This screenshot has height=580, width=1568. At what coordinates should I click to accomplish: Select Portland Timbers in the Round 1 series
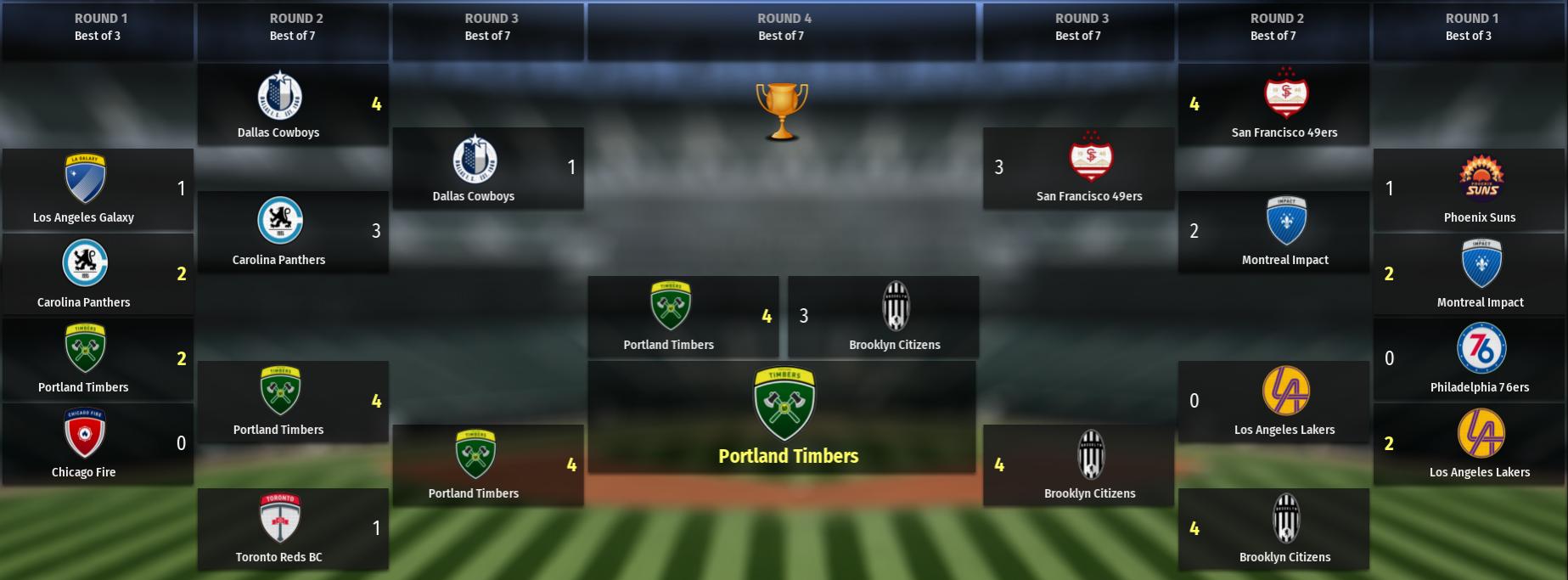pyautogui.click(x=98, y=359)
